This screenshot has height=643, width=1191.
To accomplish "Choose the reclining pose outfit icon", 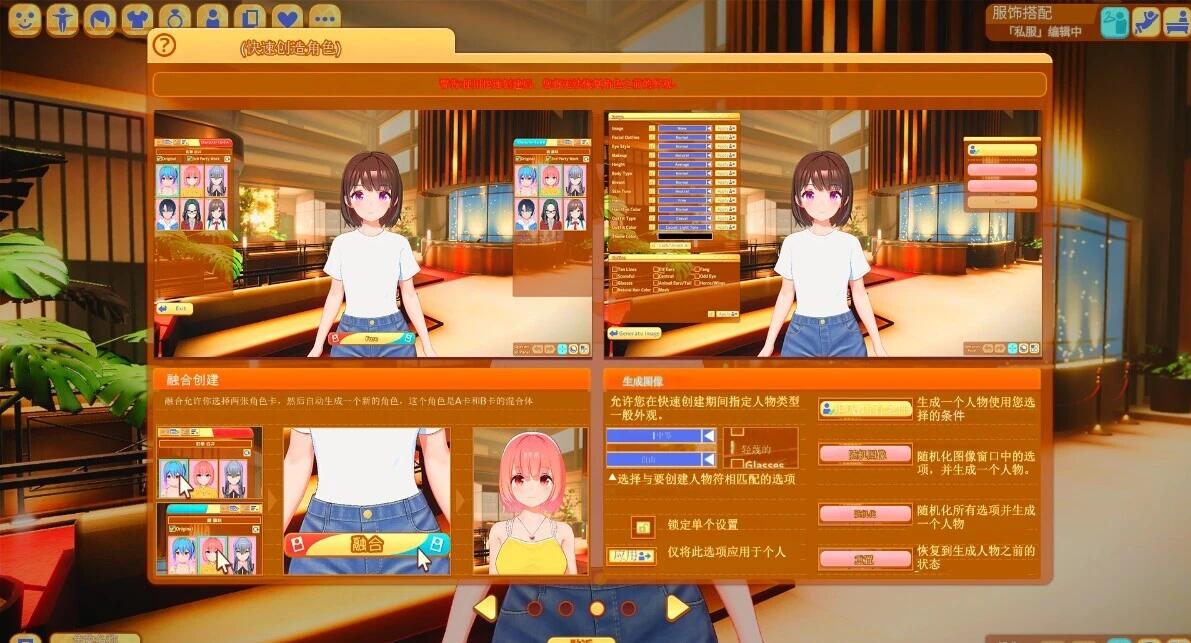I will 1146,22.
